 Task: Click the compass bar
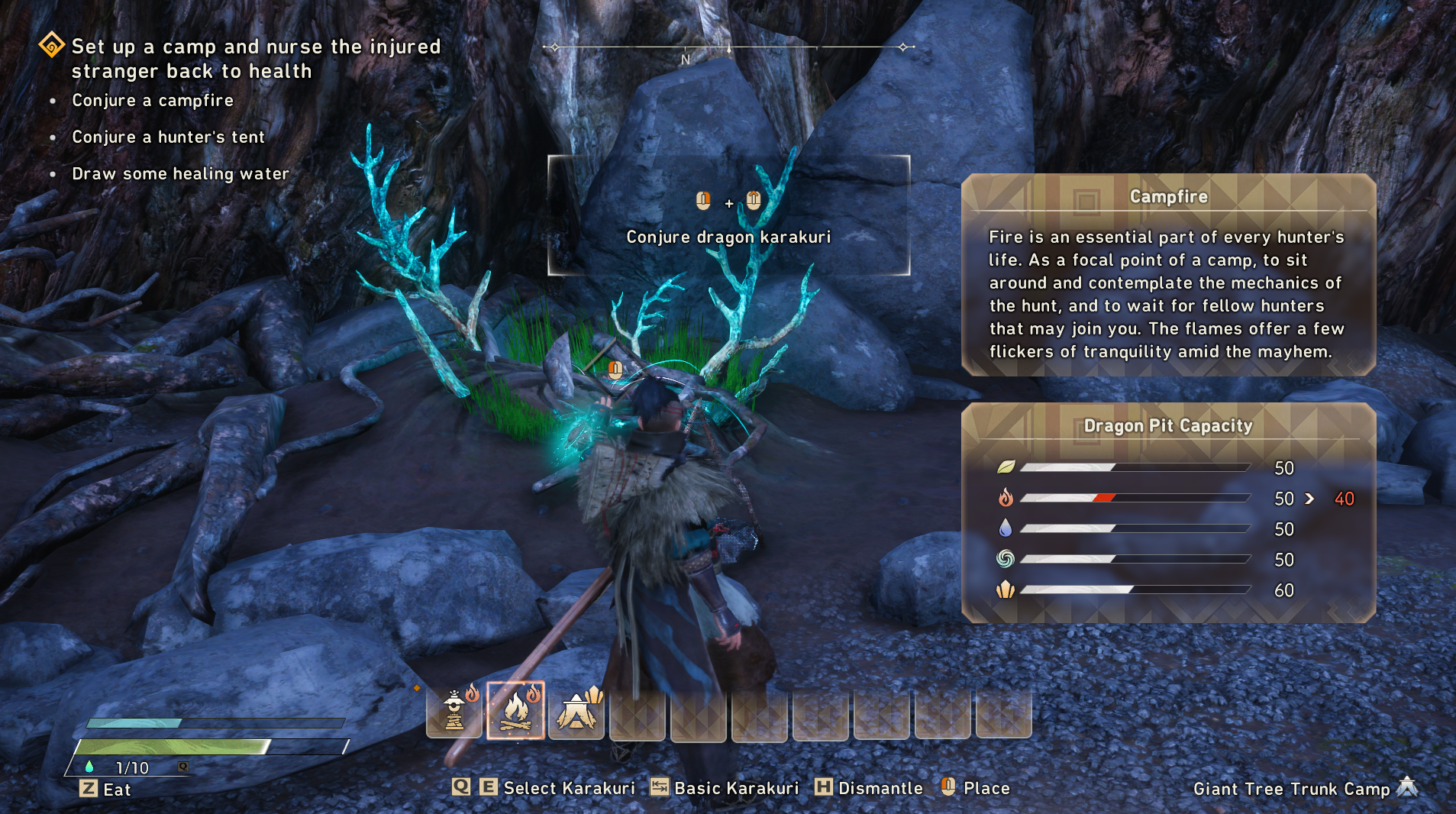tap(728, 48)
